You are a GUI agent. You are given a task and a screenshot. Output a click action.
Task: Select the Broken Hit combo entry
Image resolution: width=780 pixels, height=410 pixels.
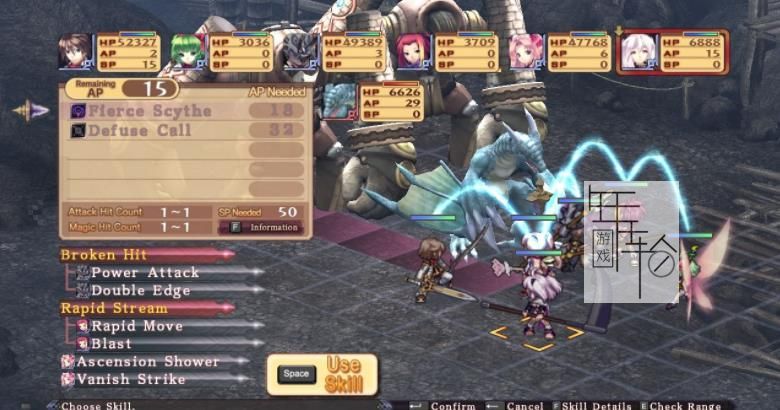(104, 255)
